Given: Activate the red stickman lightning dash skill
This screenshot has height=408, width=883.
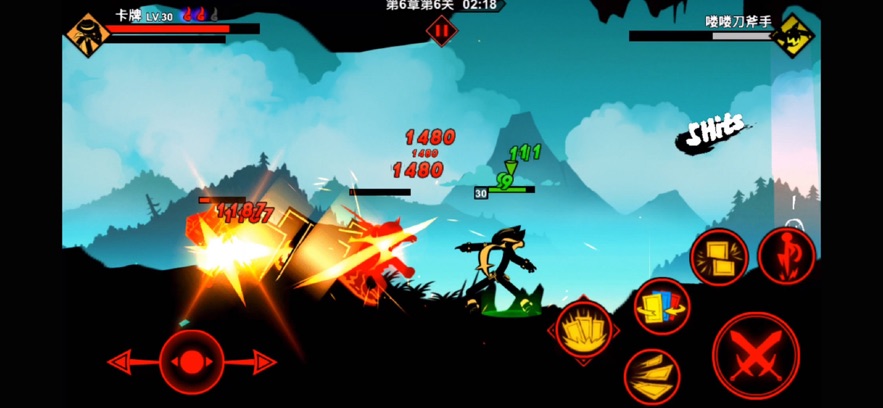Looking at the screenshot, I should [786, 256].
